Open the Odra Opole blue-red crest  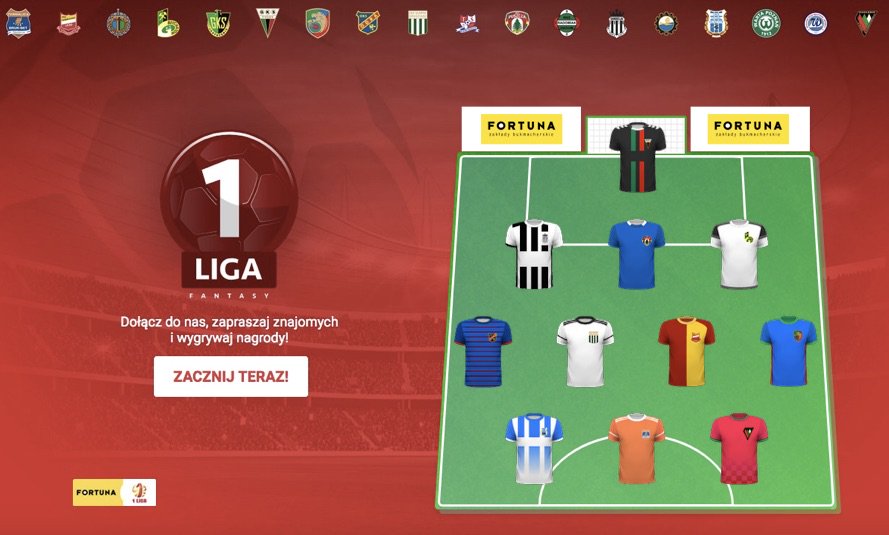pyautogui.click(x=368, y=23)
